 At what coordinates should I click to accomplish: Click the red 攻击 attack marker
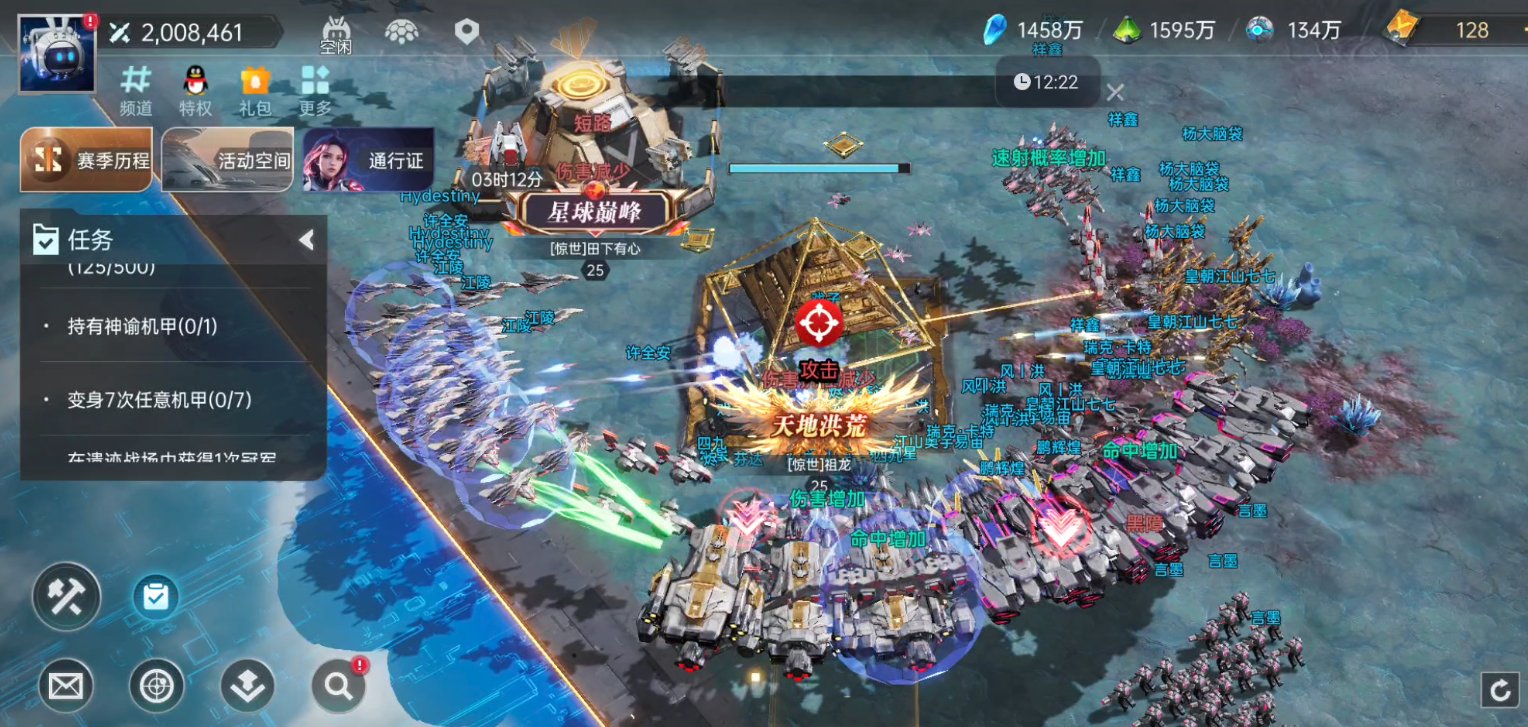click(819, 323)
